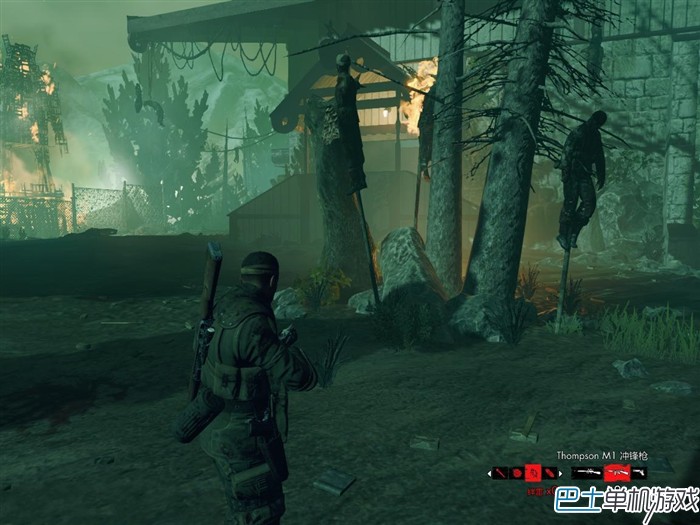
Task: Select the stick grenade item slot
Action: (501, 472)
